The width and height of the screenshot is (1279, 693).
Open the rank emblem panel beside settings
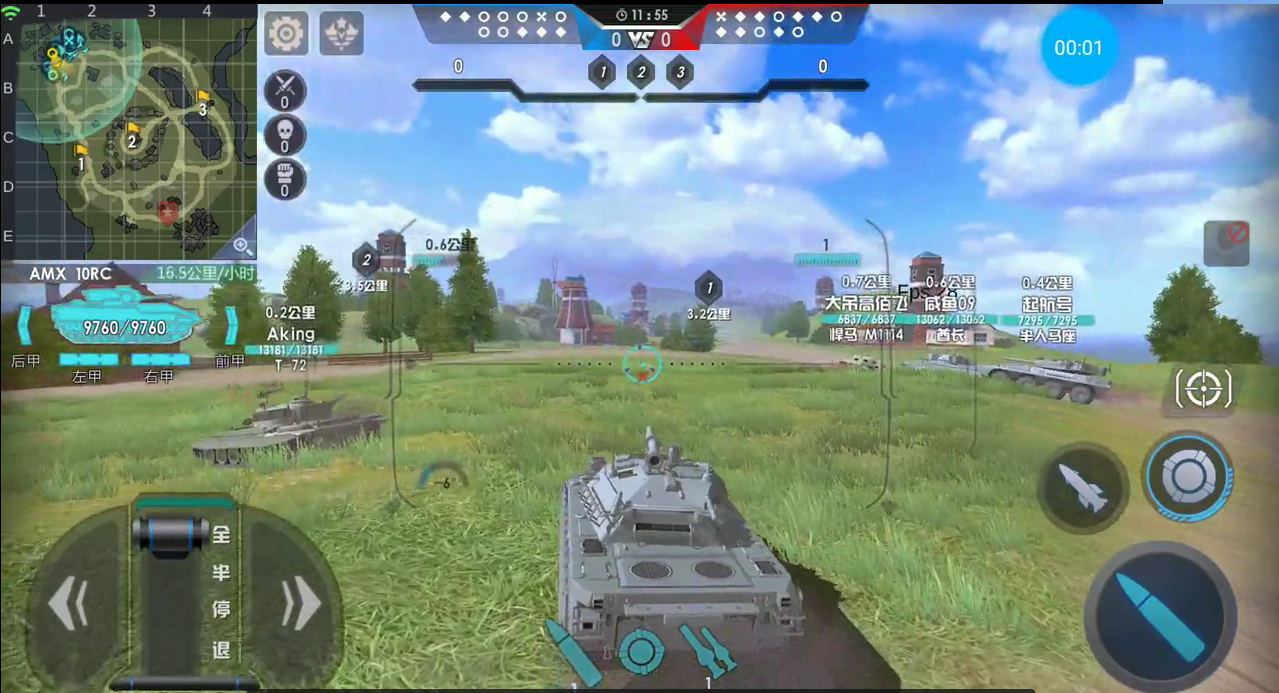point(341,34)
